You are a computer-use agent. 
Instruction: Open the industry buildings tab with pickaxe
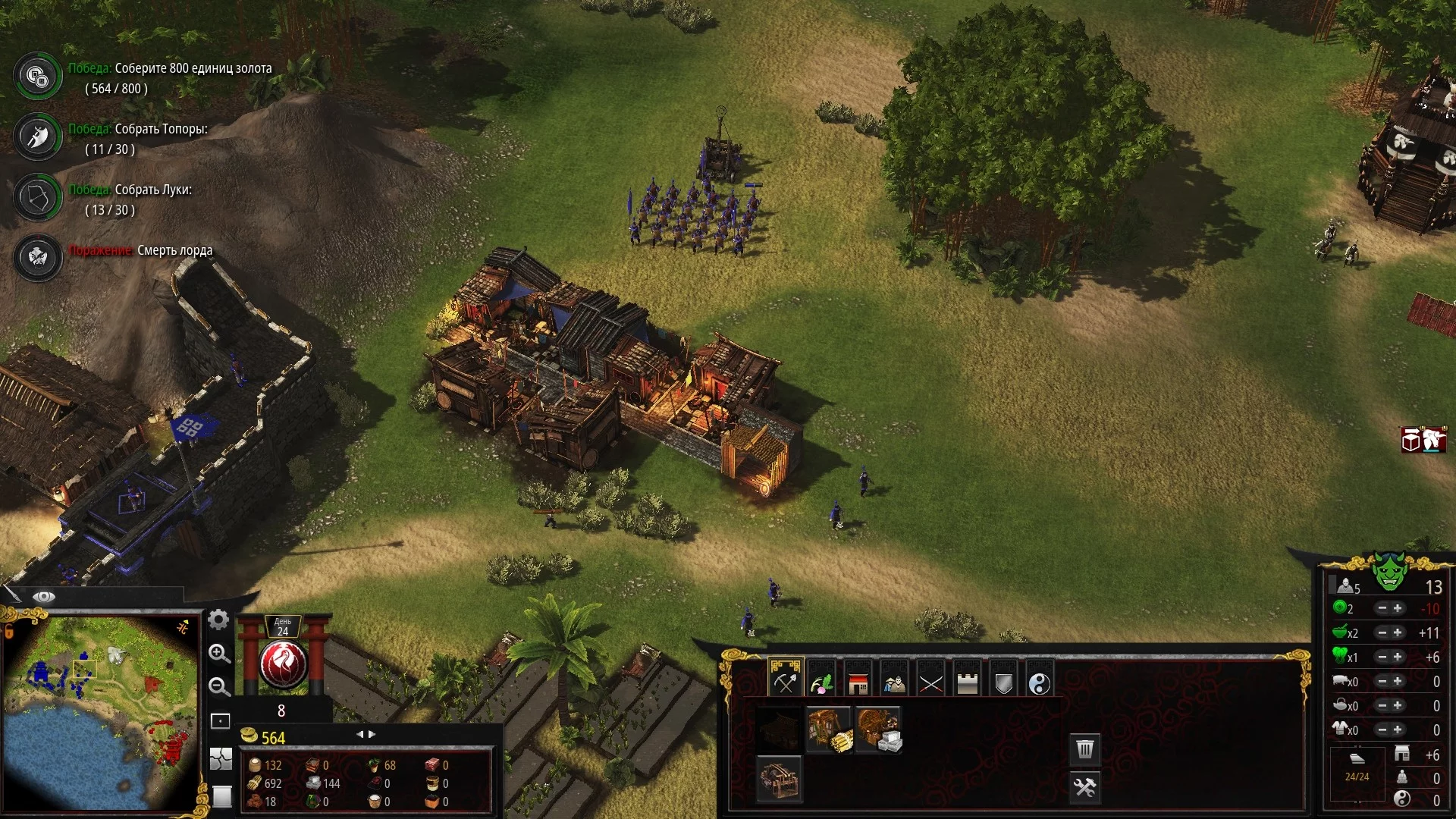[785, 679]
